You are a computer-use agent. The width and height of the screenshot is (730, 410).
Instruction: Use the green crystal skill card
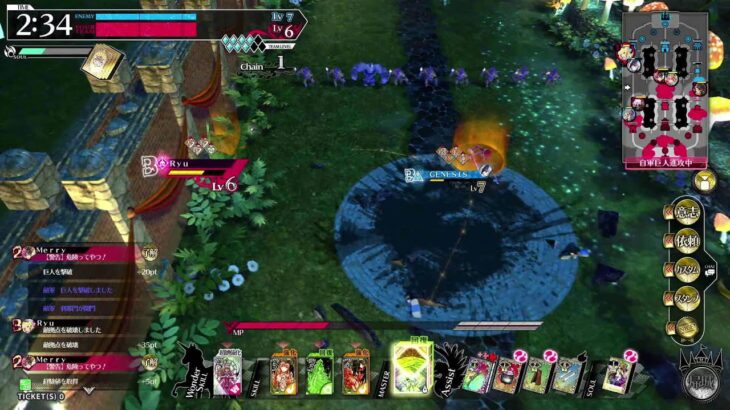[x=319, y=374]
